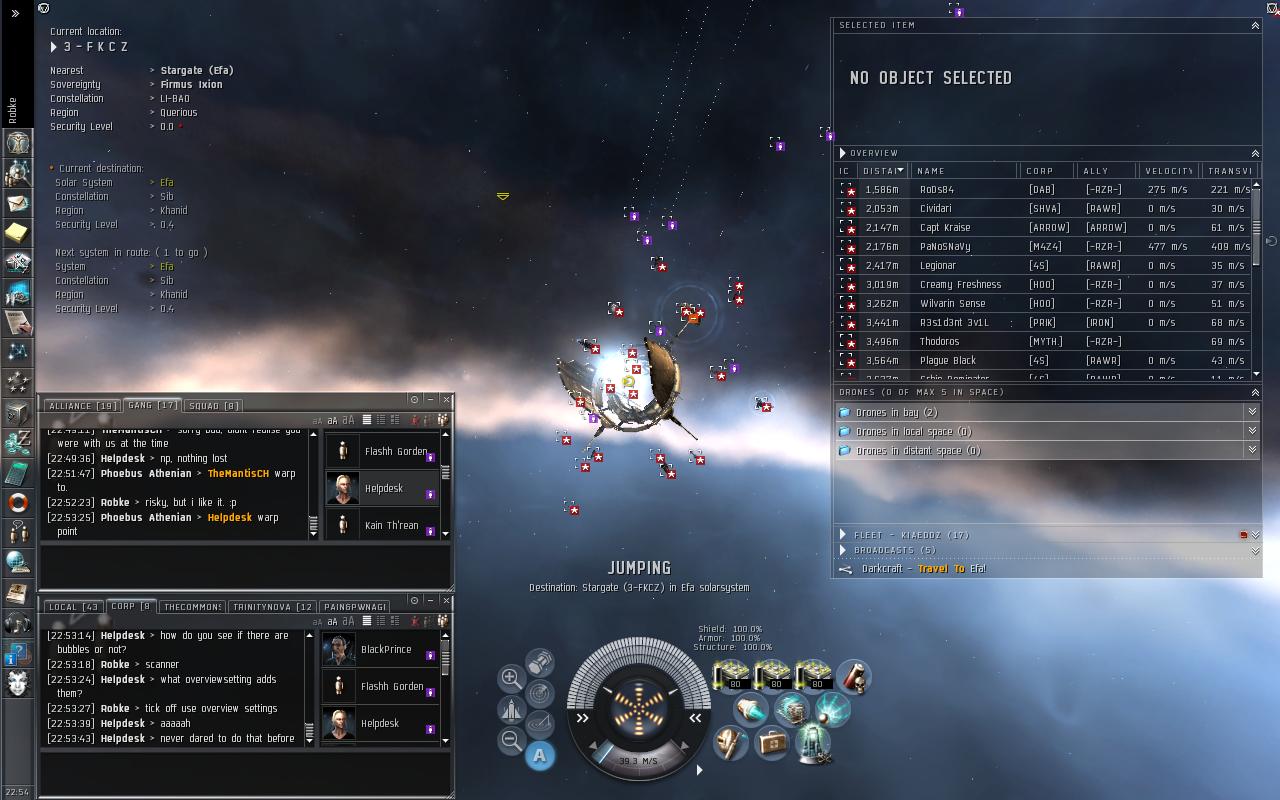The width and height of the screenshot is (1280, 800).
Task: Activate the medkit case module
Action: pos(771,743)
